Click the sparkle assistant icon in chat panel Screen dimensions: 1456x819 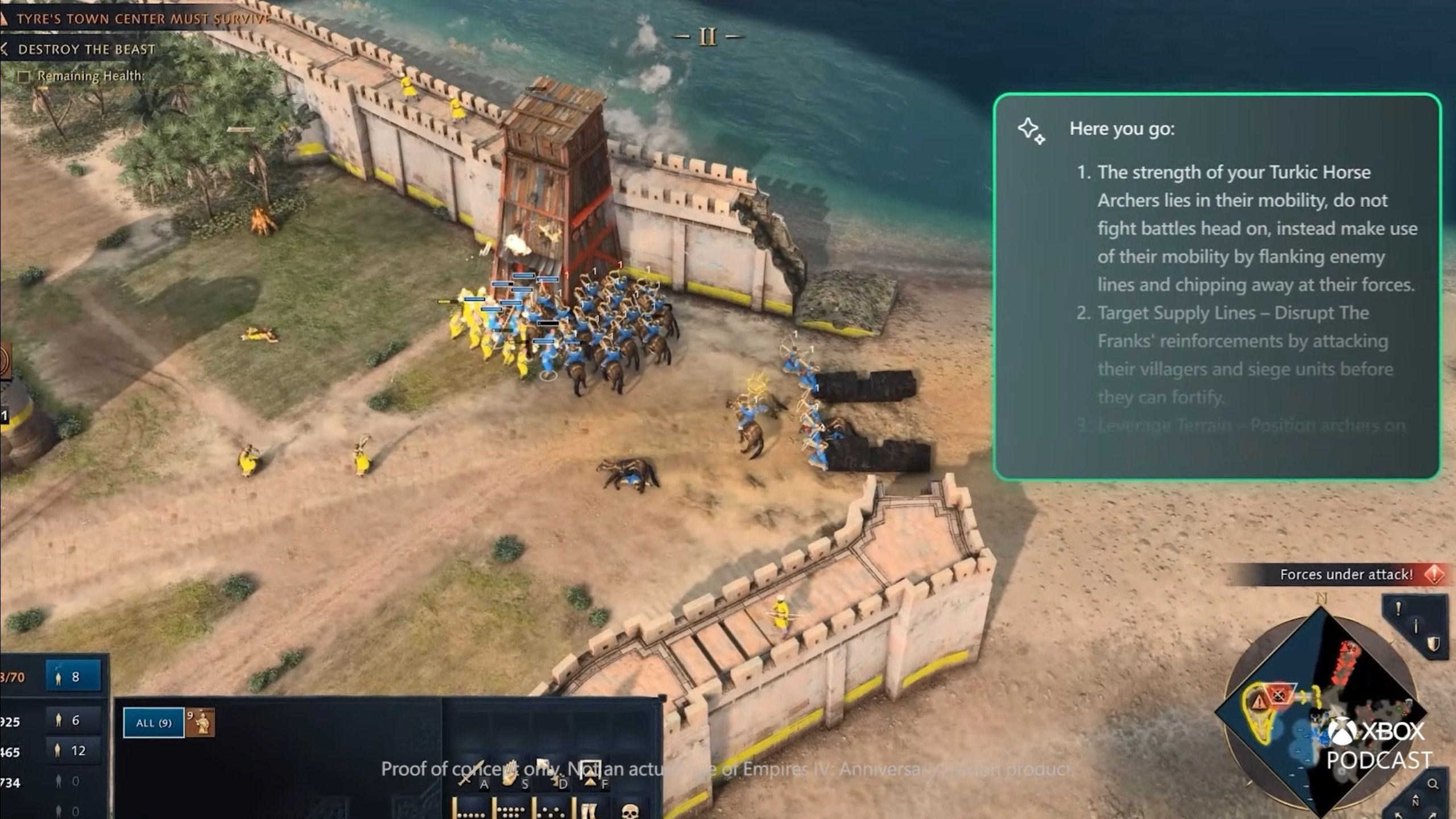(x=1031, y=131)
